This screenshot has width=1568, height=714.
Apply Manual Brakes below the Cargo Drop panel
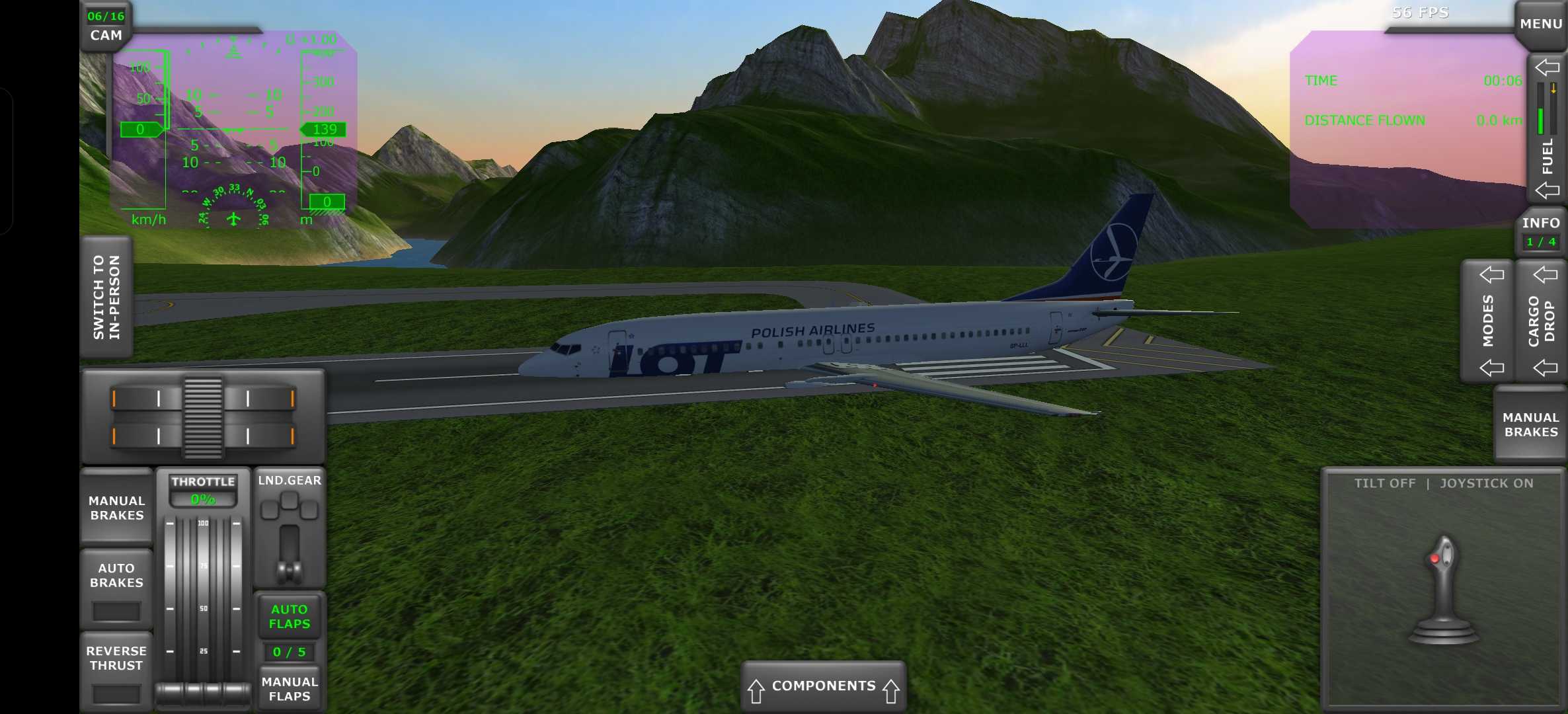click(1530, 424)
